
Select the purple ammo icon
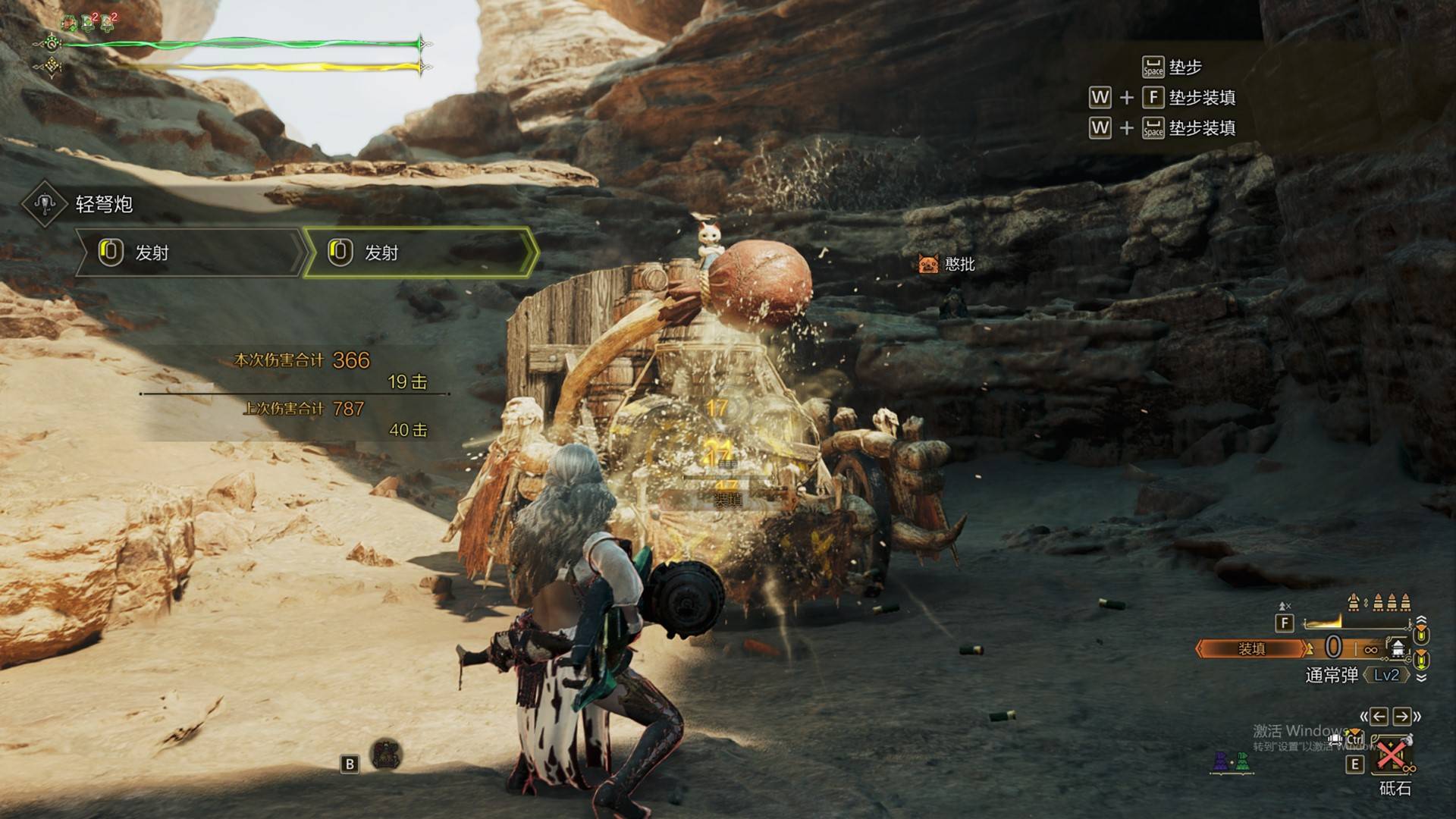(x=1220, y=761)
